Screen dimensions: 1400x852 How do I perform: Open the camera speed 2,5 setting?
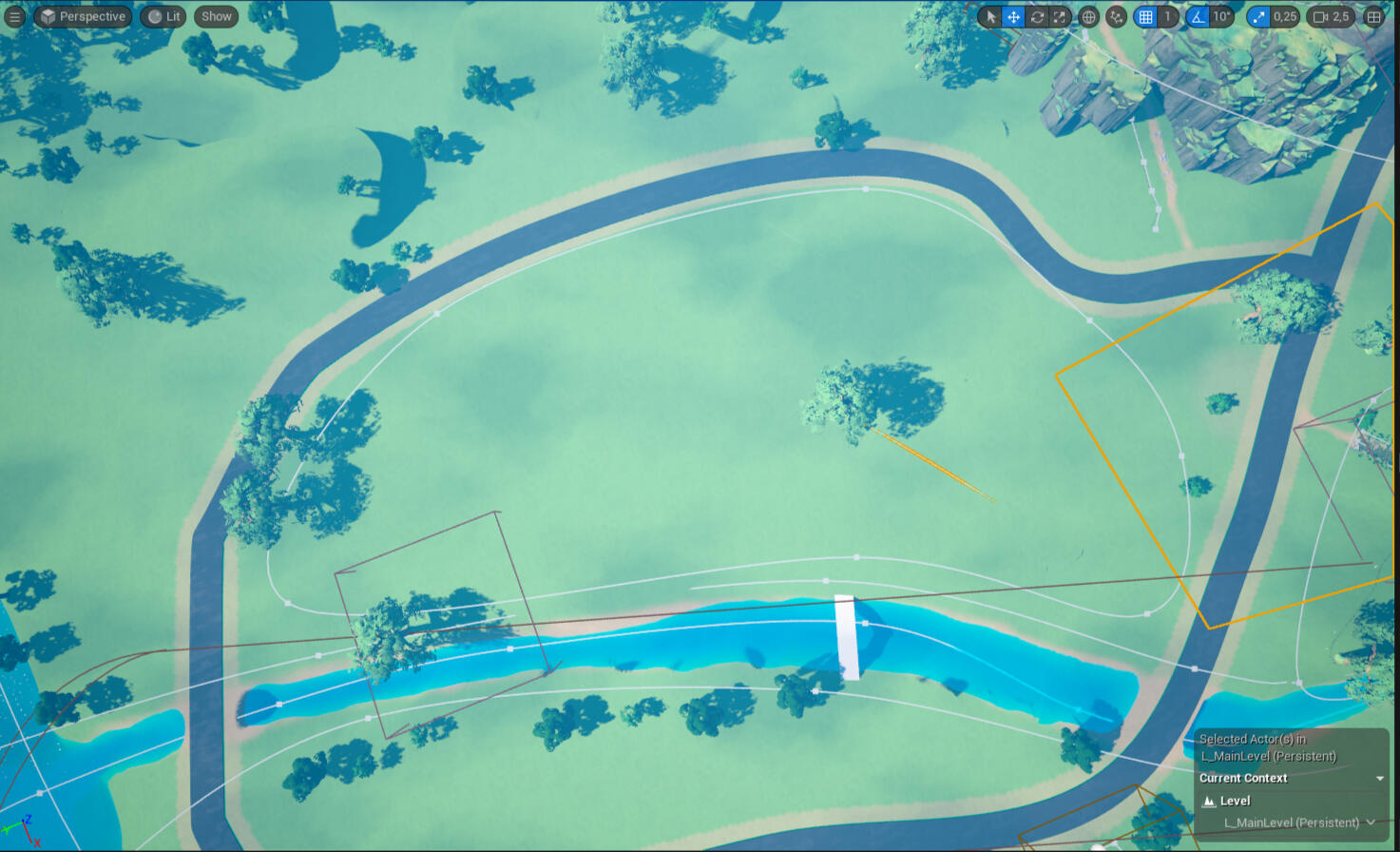pos(1332,16)
